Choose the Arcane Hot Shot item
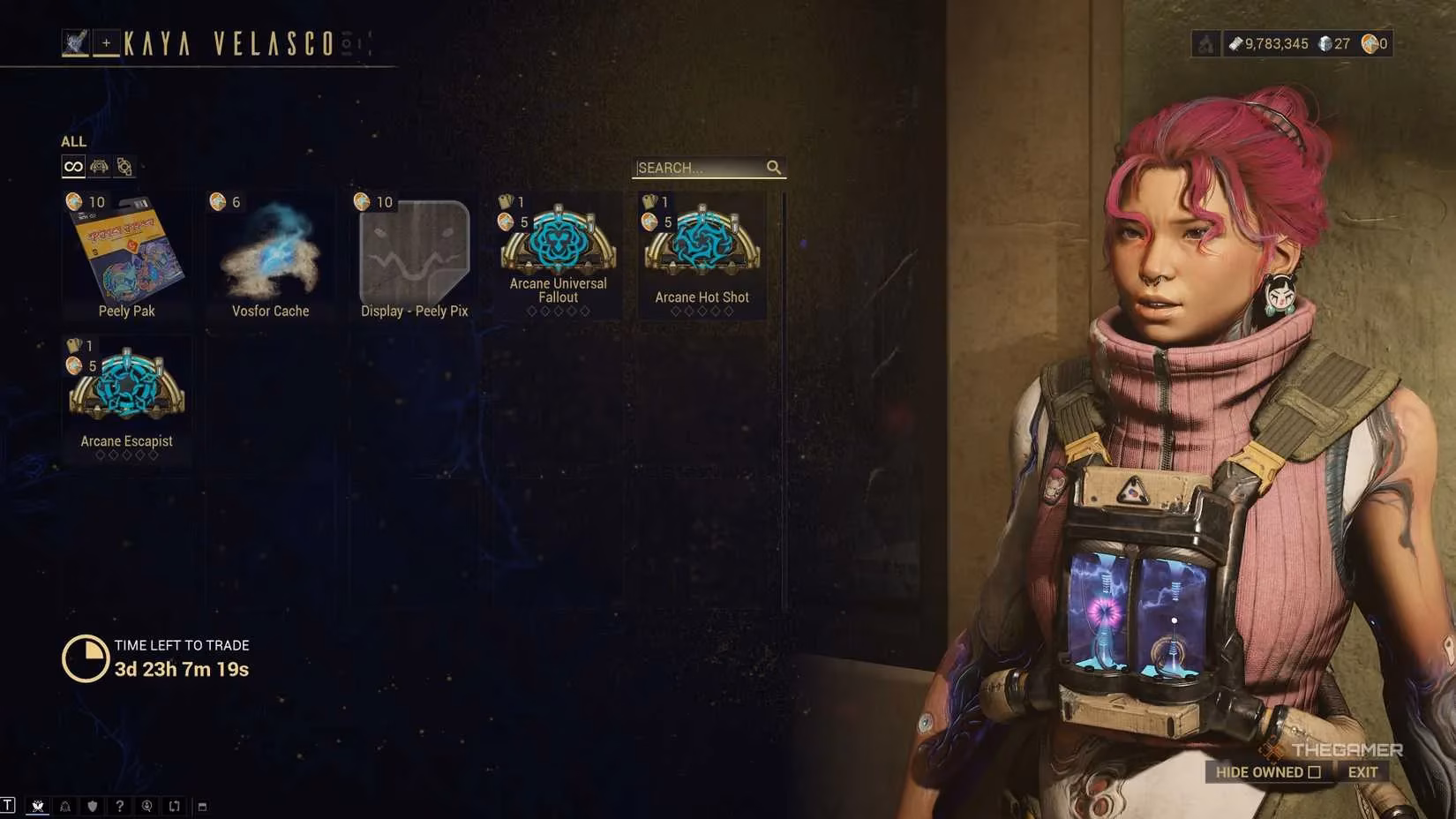Viewport: 1456px width, 819px height. [x=702, y=253]
